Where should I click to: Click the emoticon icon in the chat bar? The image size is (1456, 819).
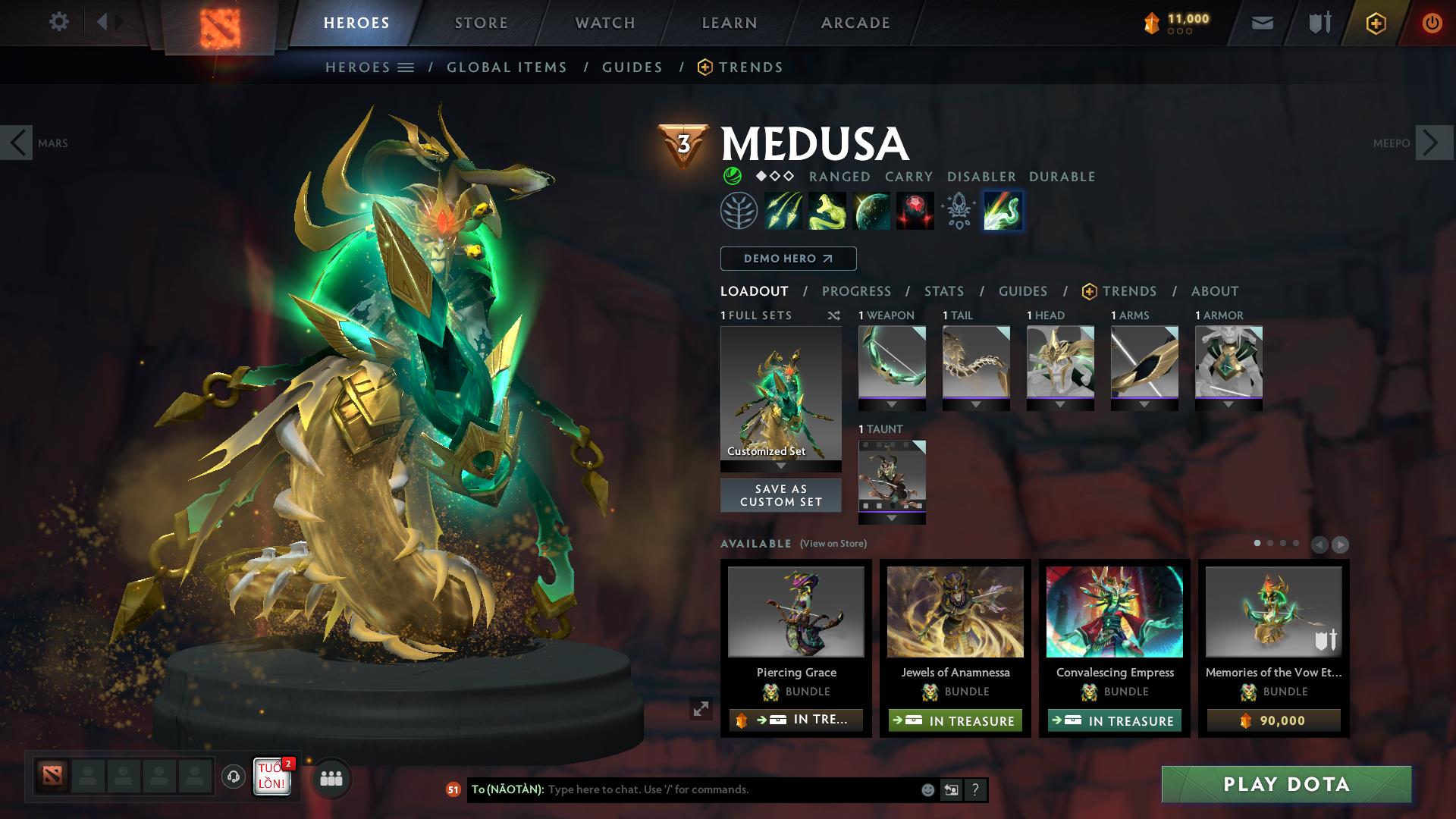click(x=927, y=789)
